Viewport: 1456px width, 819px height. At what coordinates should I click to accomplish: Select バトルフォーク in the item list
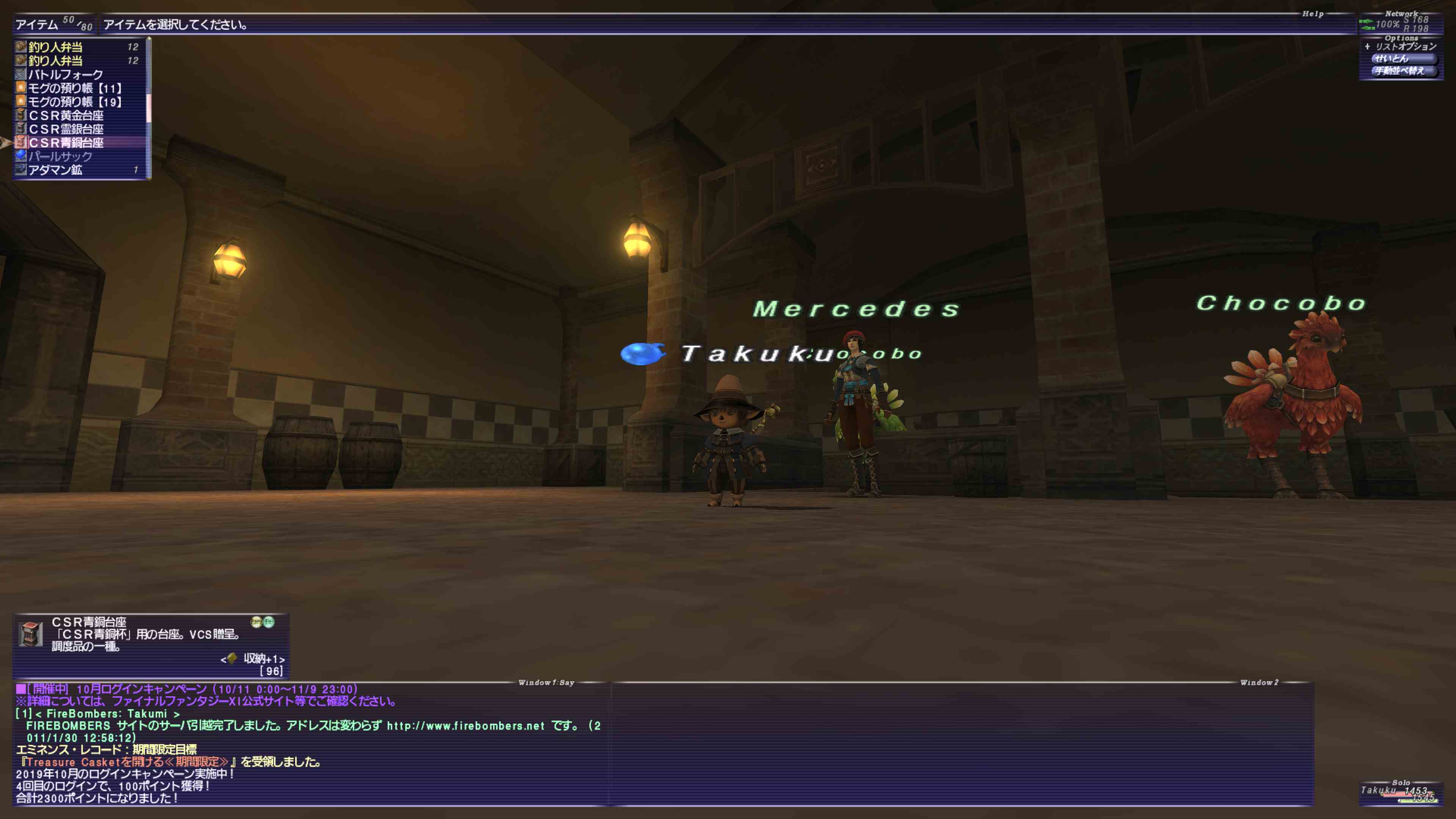[x=66, y=74]
